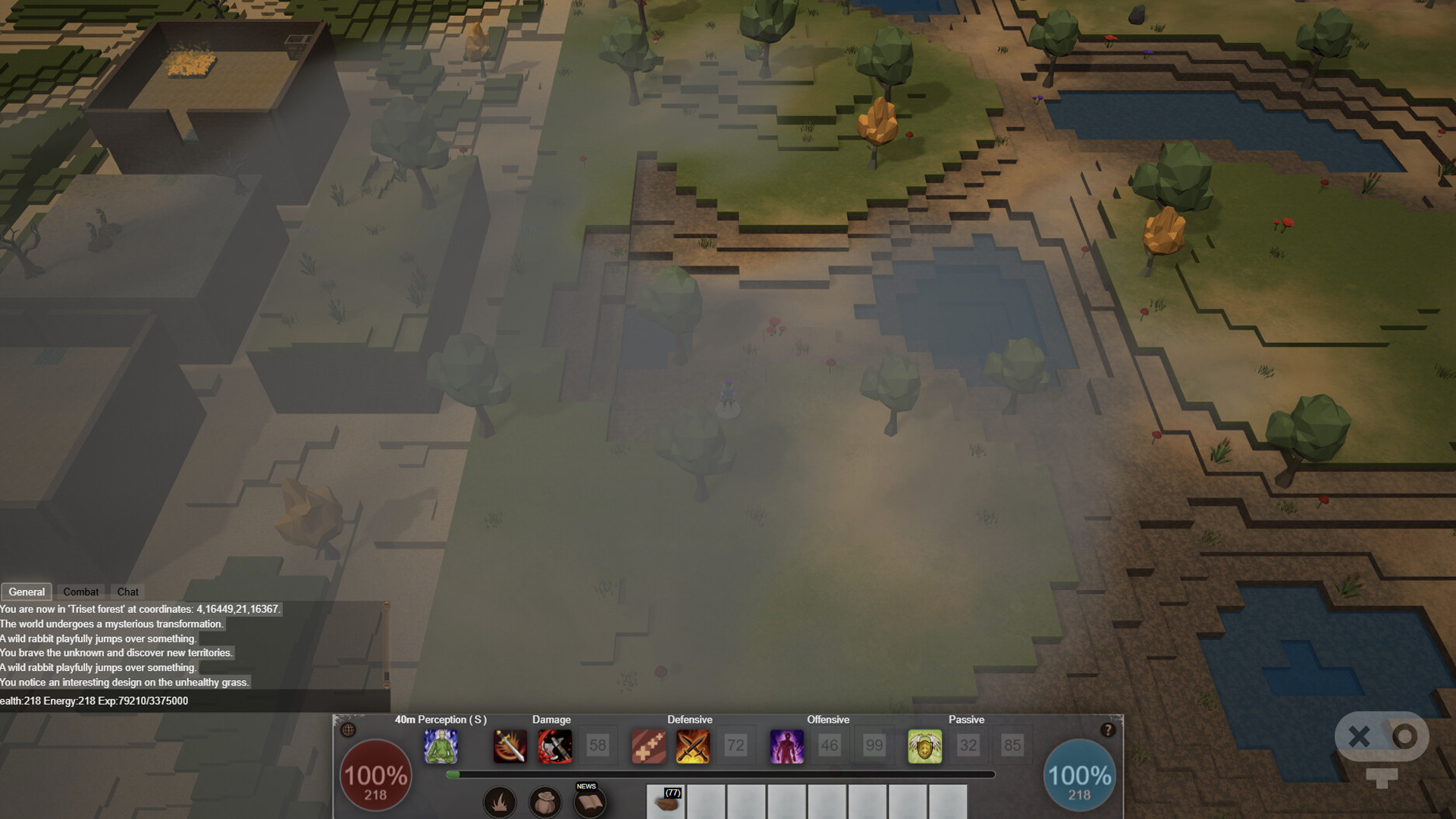1456x819 pixels.
Task: Use the crossed flaming swords skill
Action: (692, 746)
